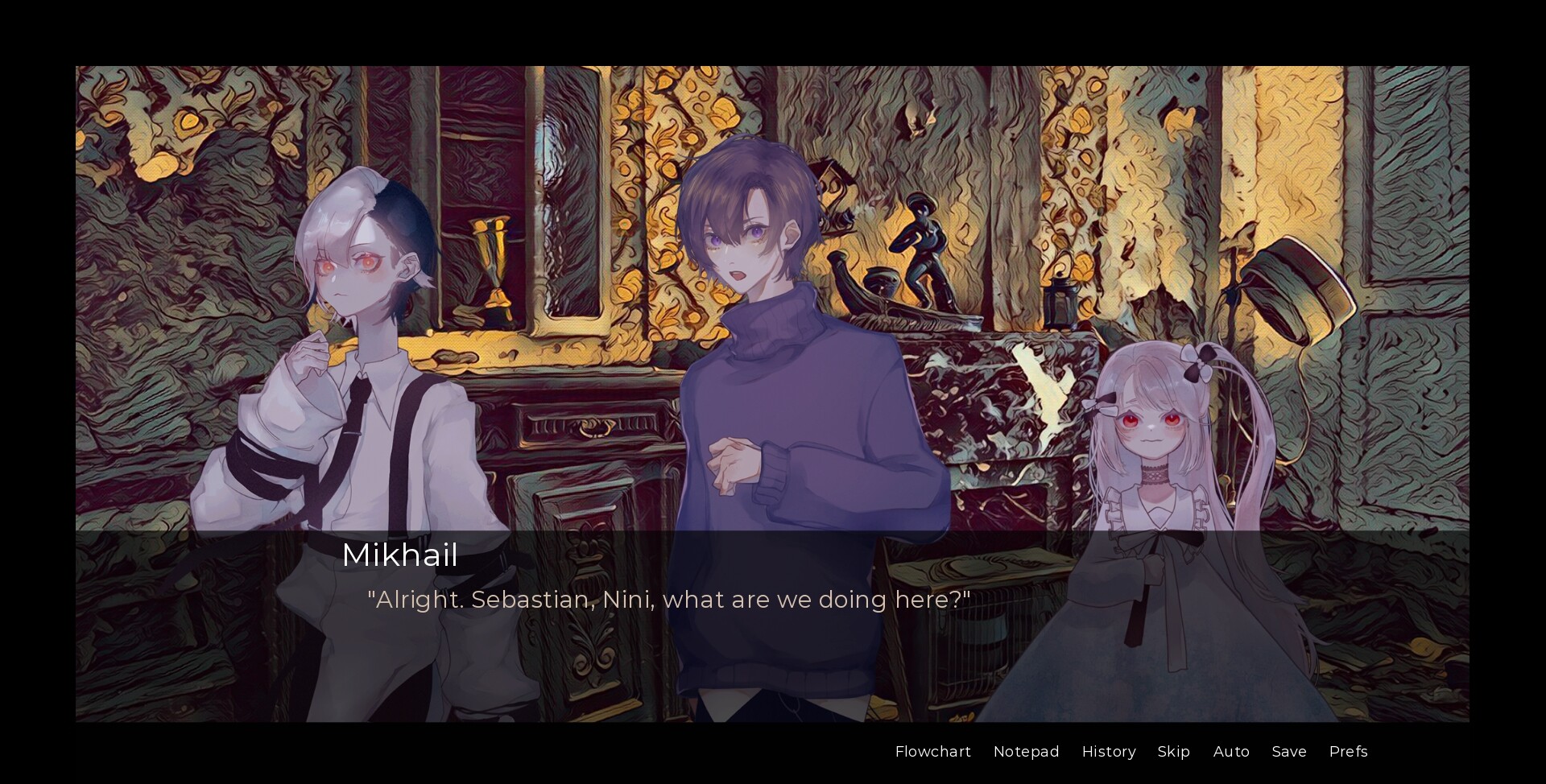The height and width of the screenshot is (784, 1546).
Task: Activate Skip mode
Action: (x=1173, y=752)
